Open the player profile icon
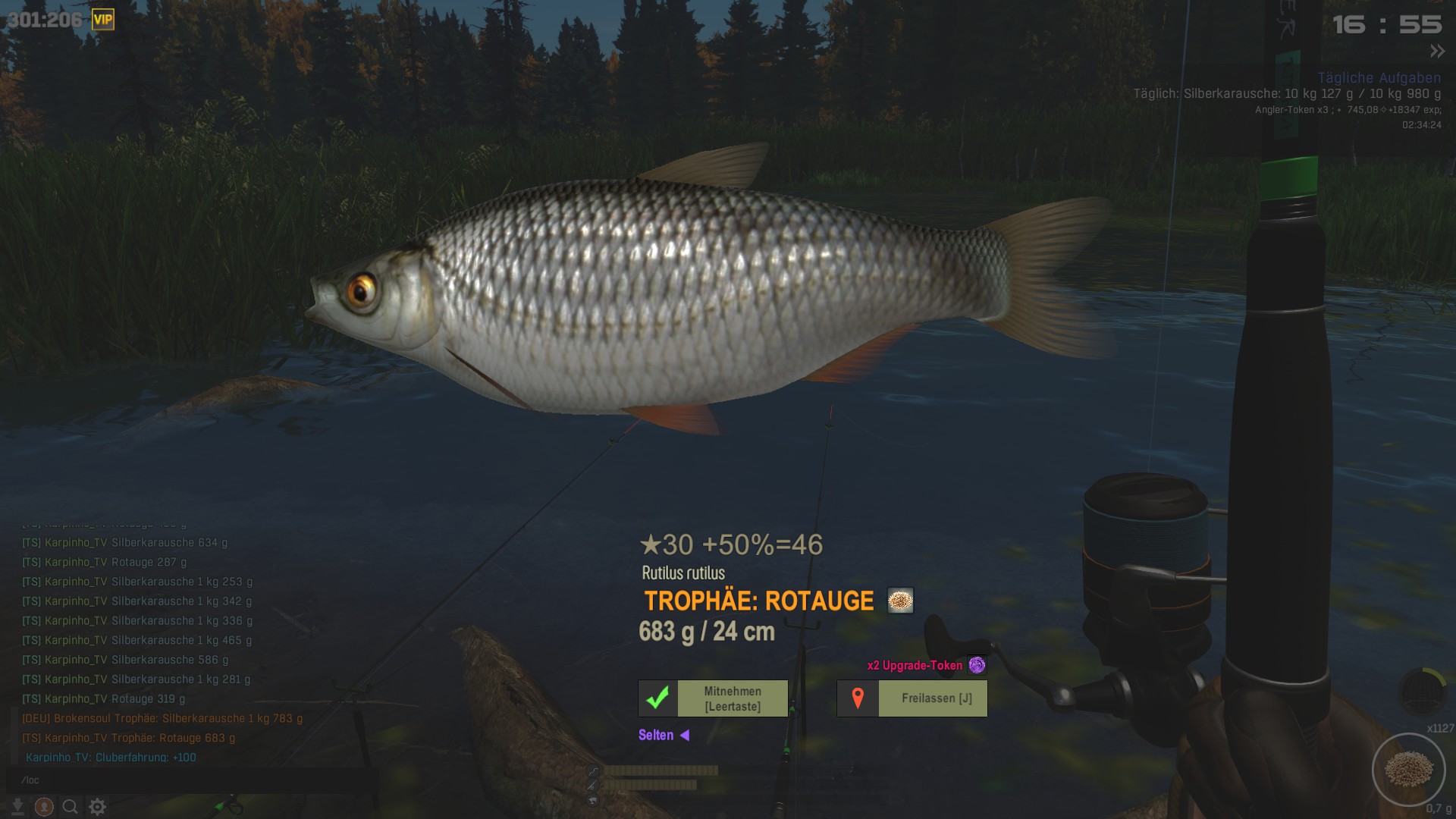 pos(44,807)
